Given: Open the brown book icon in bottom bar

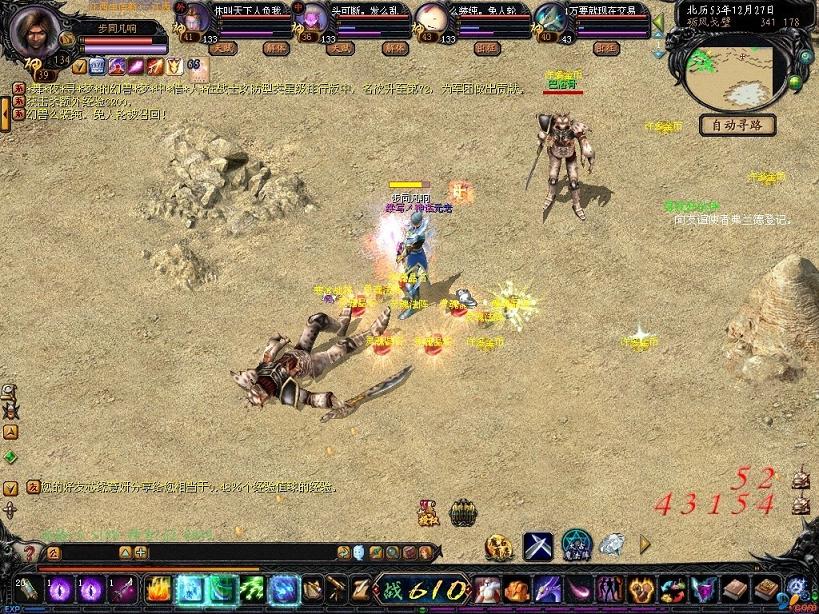Looking at the screenshot, I should click(736, 589).
